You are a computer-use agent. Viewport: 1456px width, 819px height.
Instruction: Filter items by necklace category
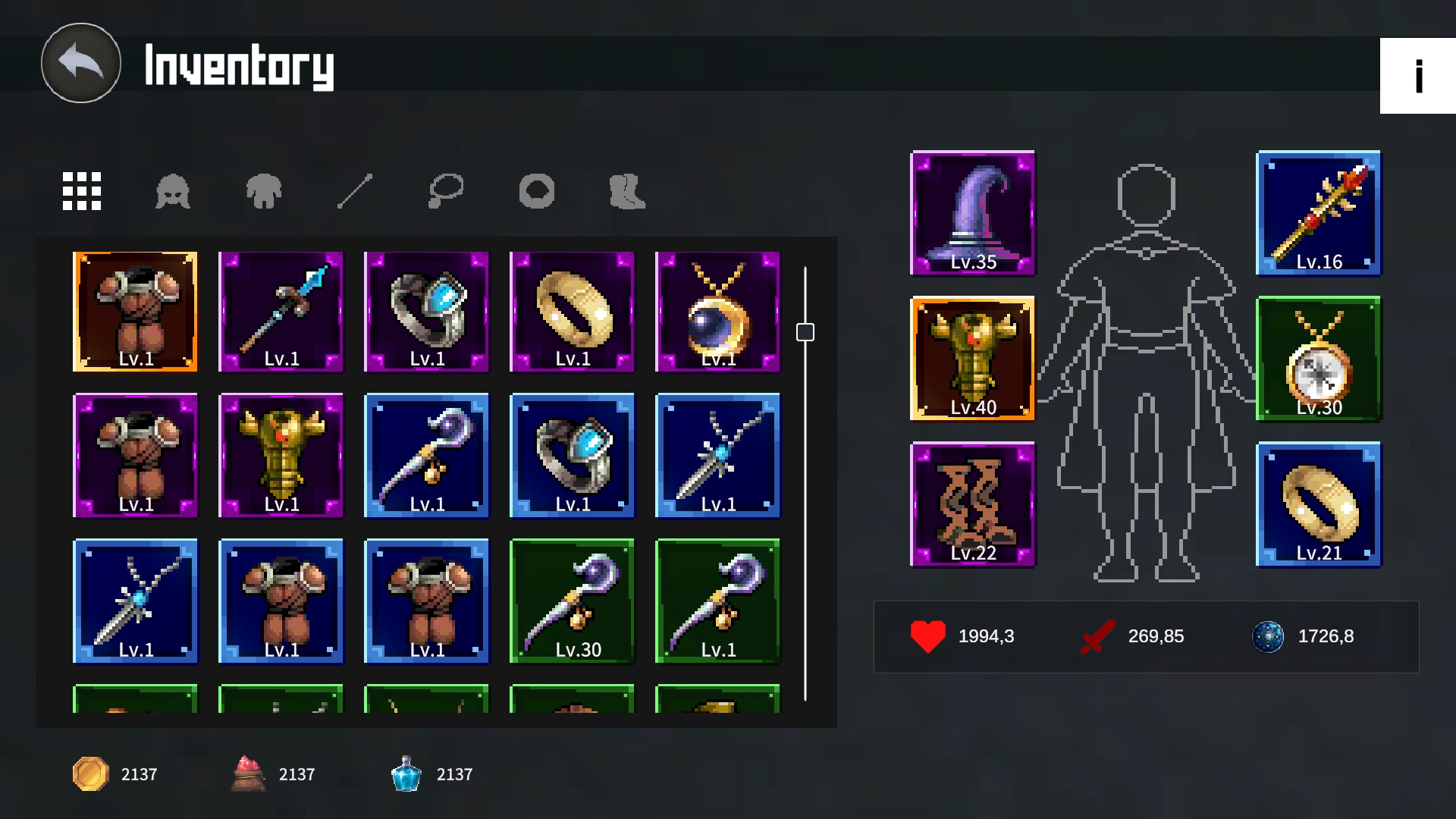(446, 190)
